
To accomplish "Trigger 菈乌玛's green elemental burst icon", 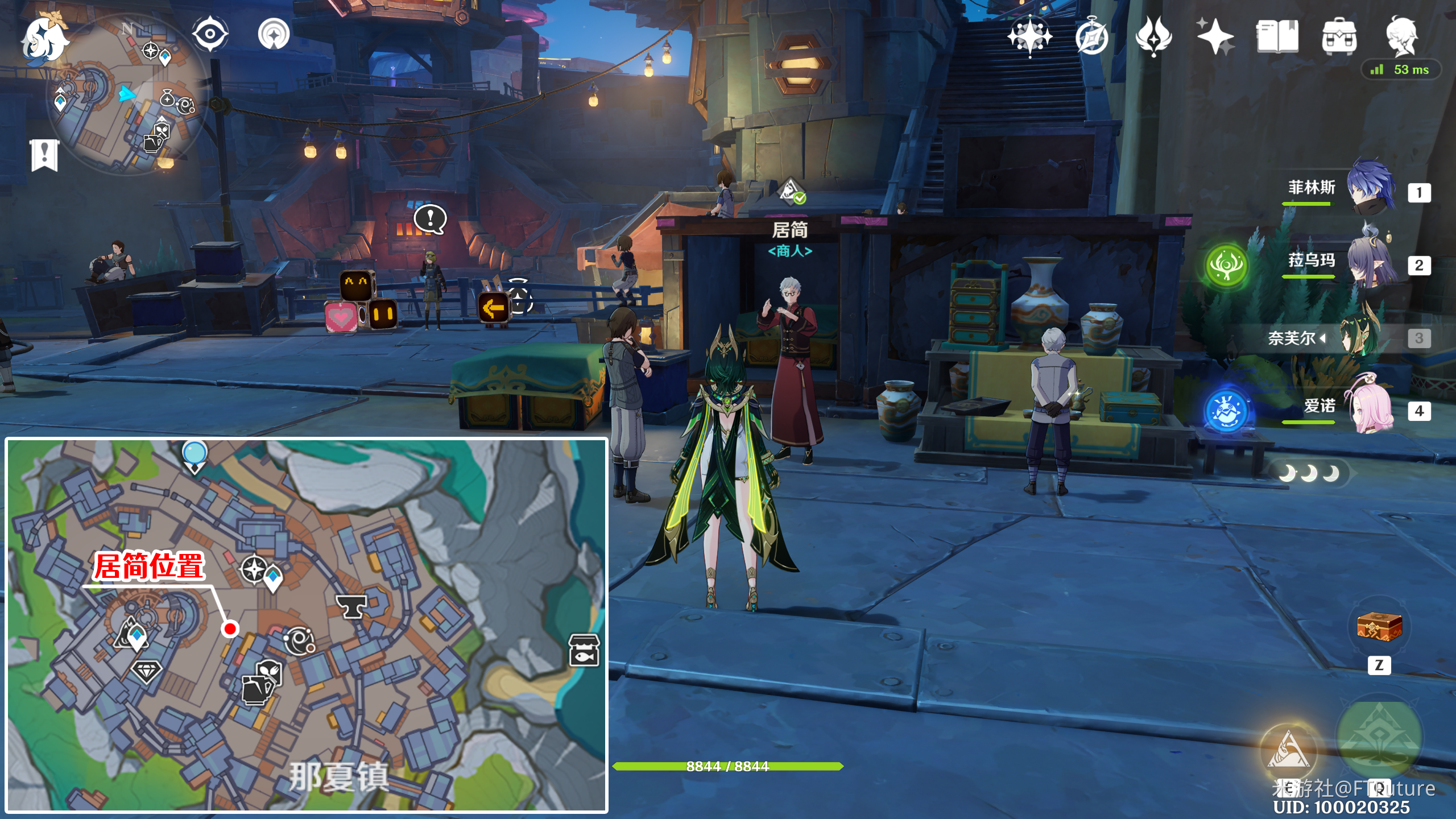I will pos(1226,265).
